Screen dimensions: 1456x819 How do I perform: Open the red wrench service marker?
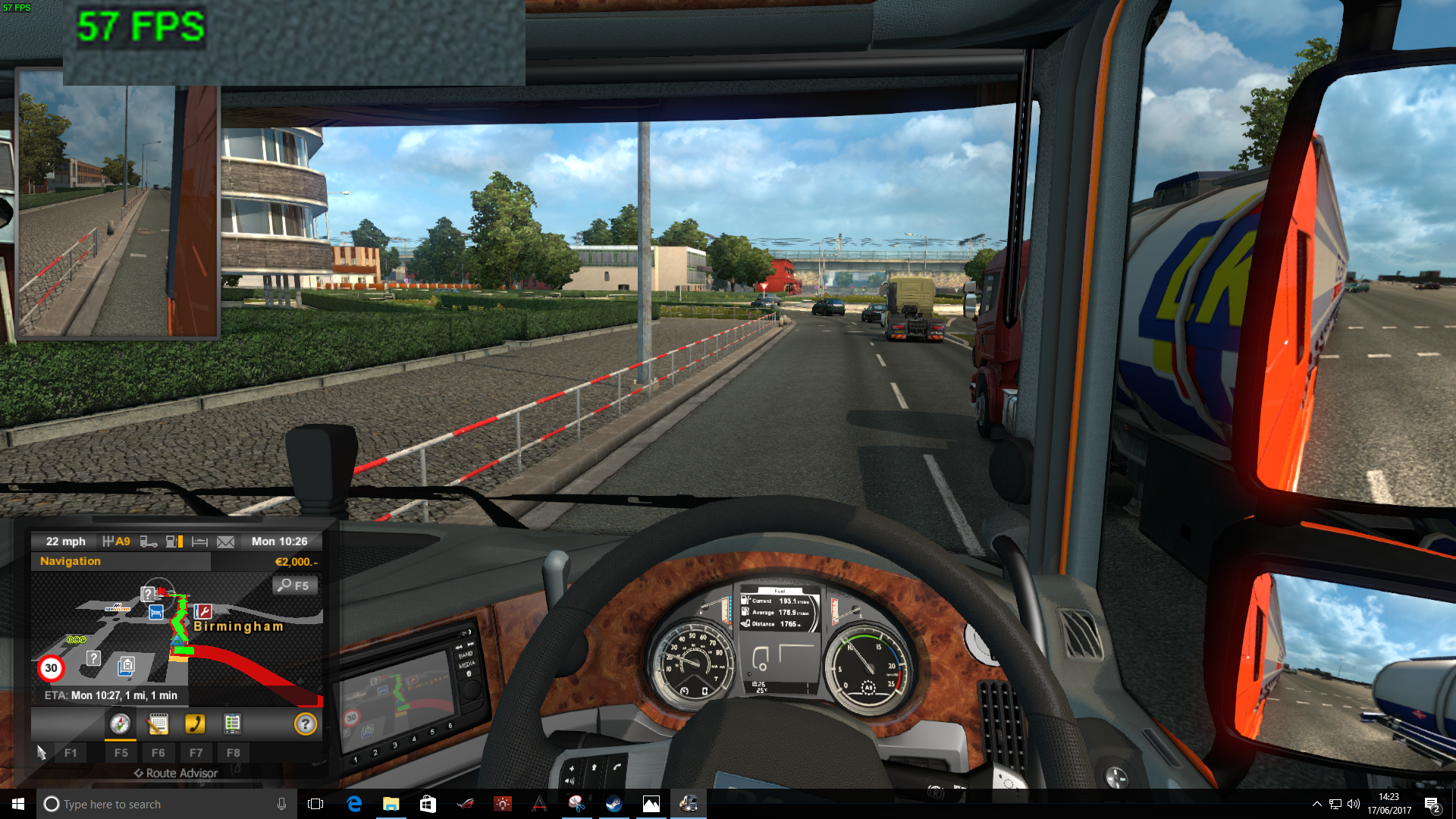tap(202, 611)
